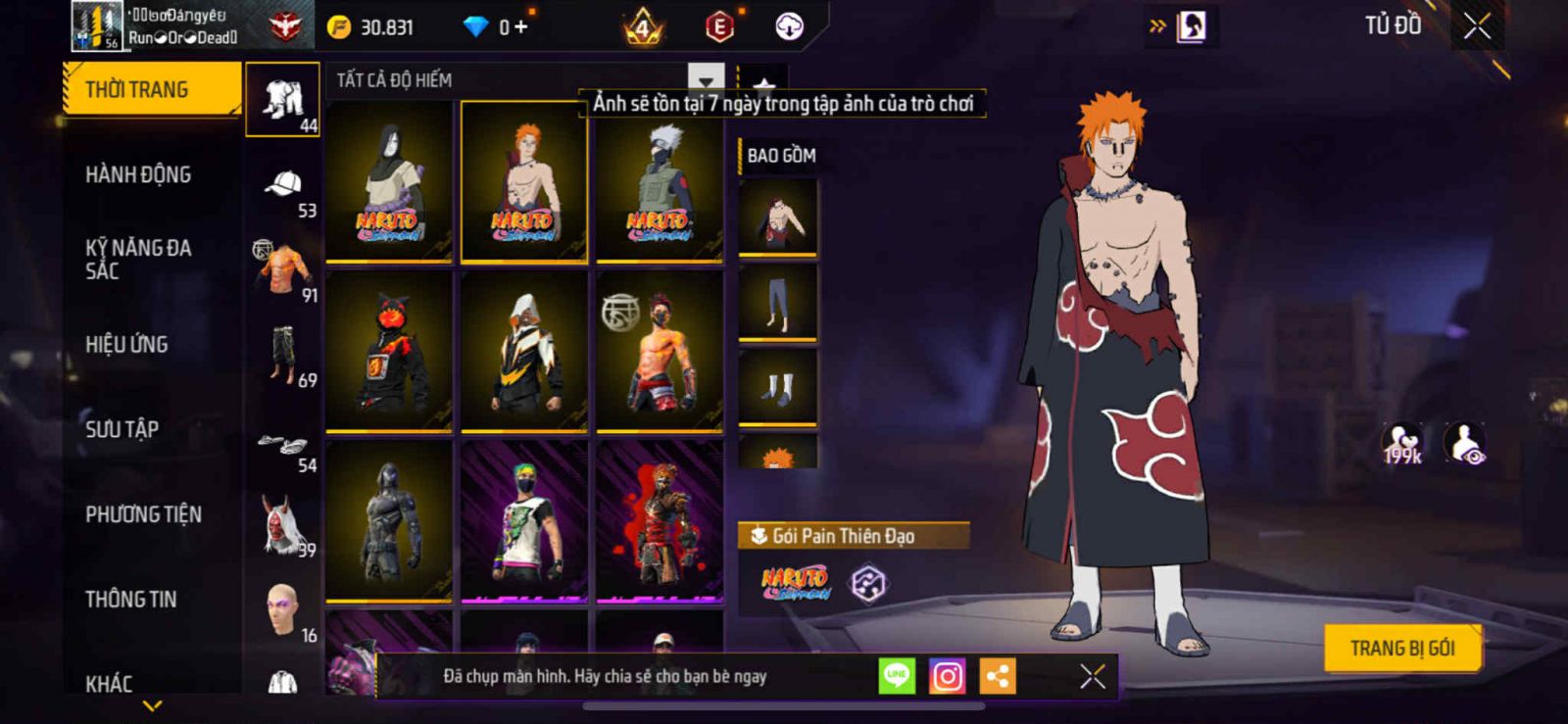Click the Akatsuki cloak top item

point(777,217)
